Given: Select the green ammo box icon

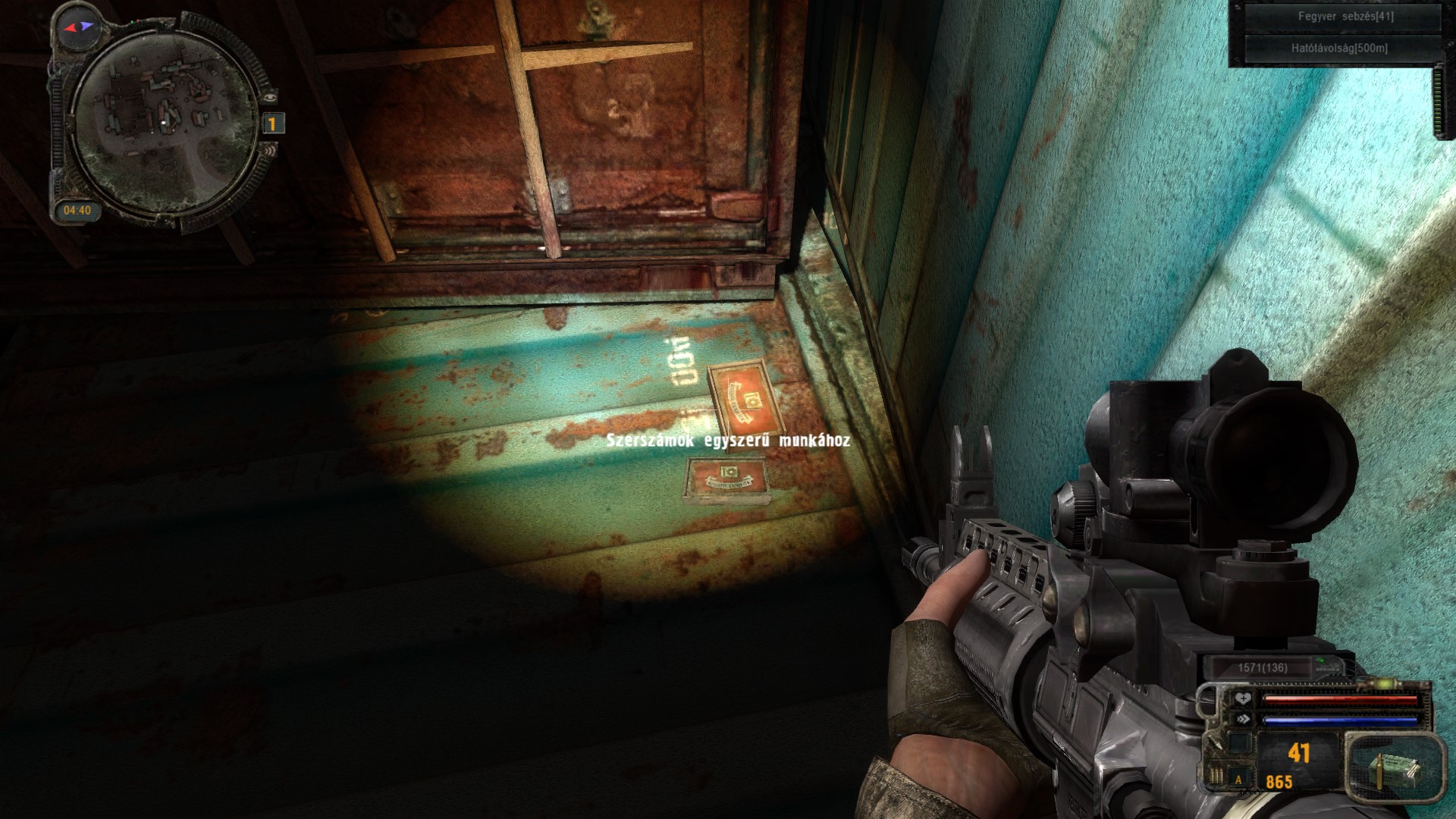Looking at the screenshot, I should point(1392,769).
